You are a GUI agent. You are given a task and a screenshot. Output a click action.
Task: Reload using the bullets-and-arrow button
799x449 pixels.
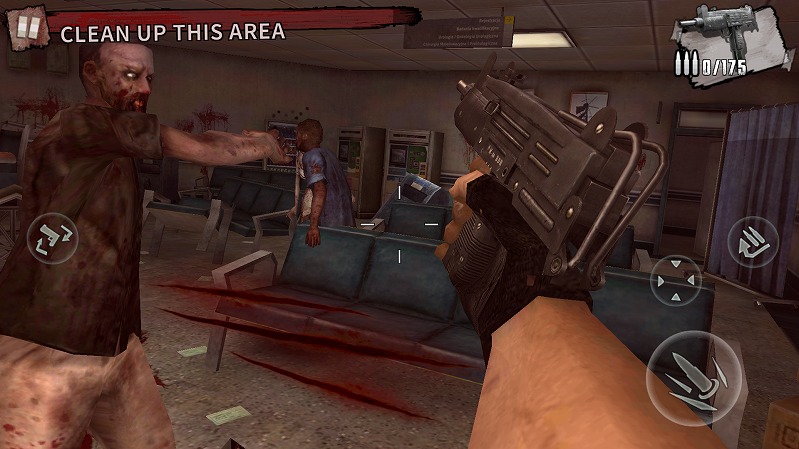click(x=752, y=243)
